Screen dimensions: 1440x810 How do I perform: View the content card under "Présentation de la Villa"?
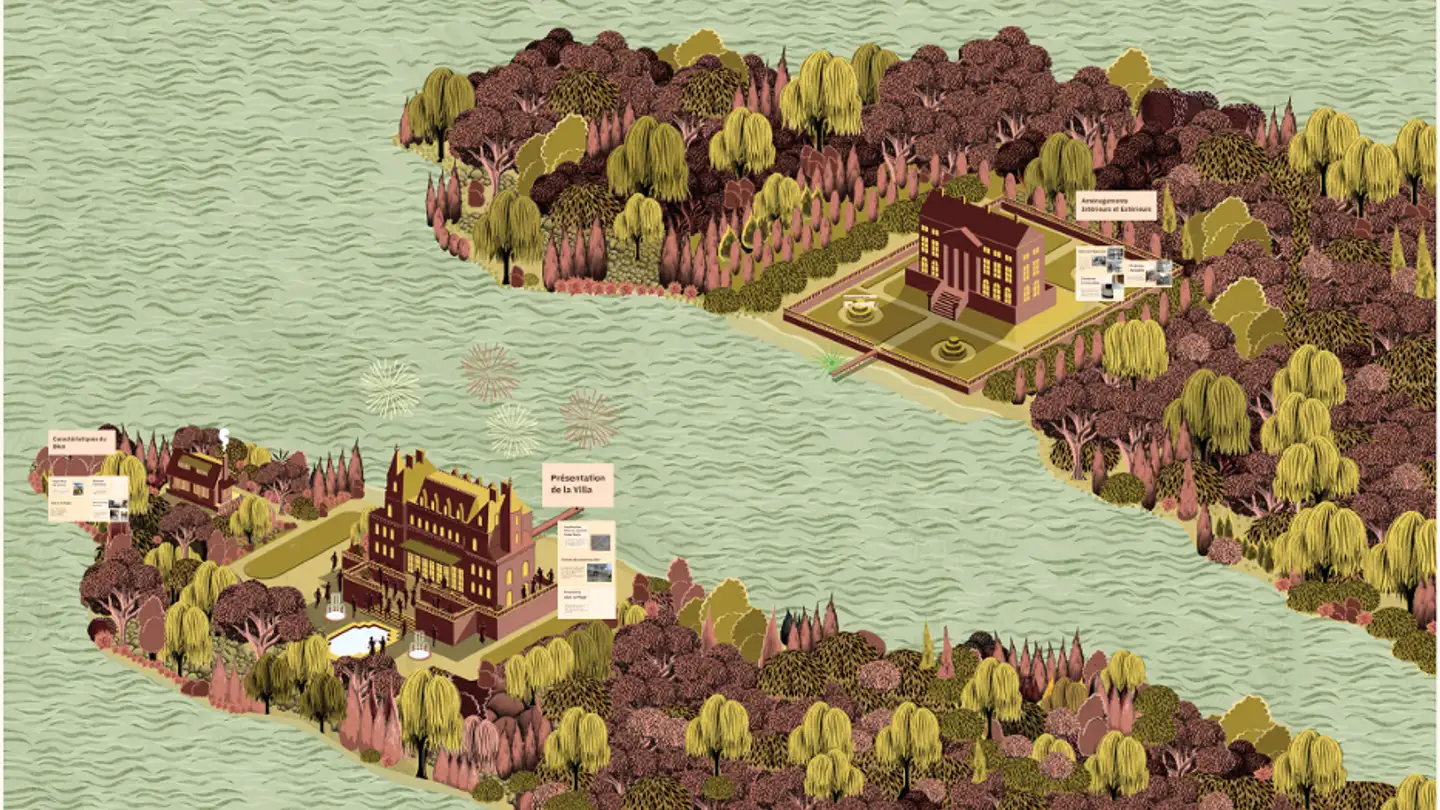coord(586,568)
